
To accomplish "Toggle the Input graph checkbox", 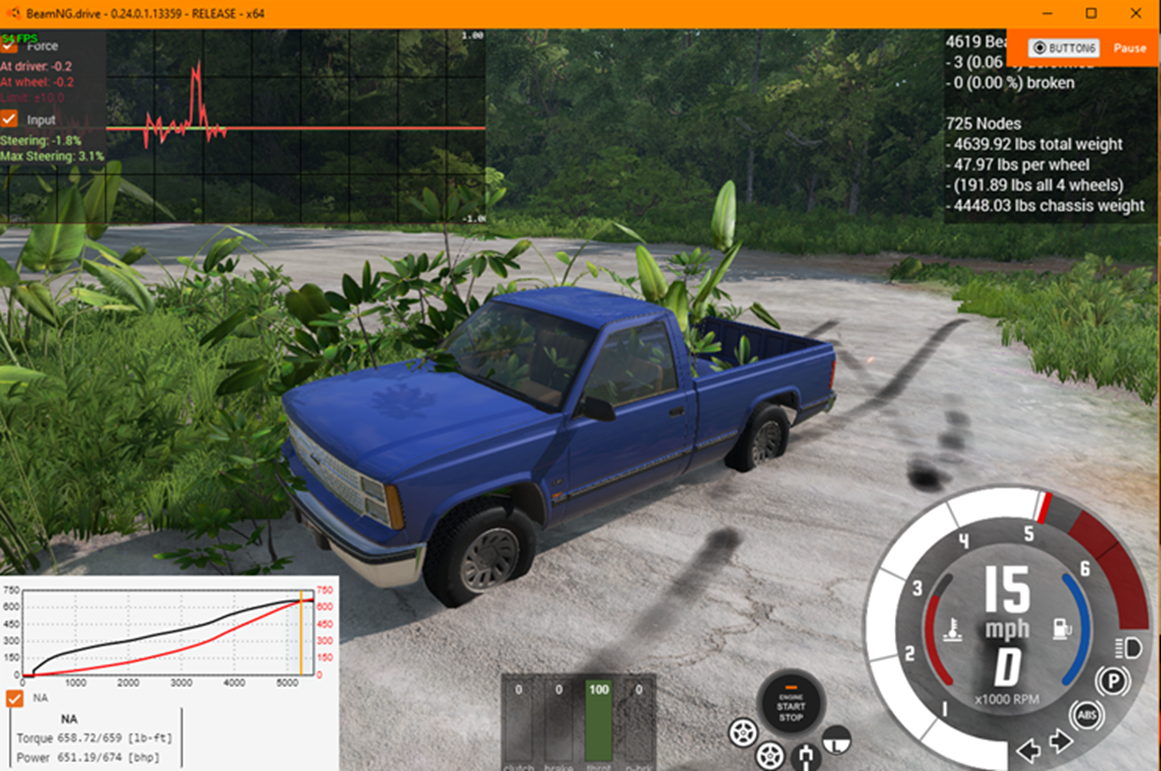I will tap(10, 119).
